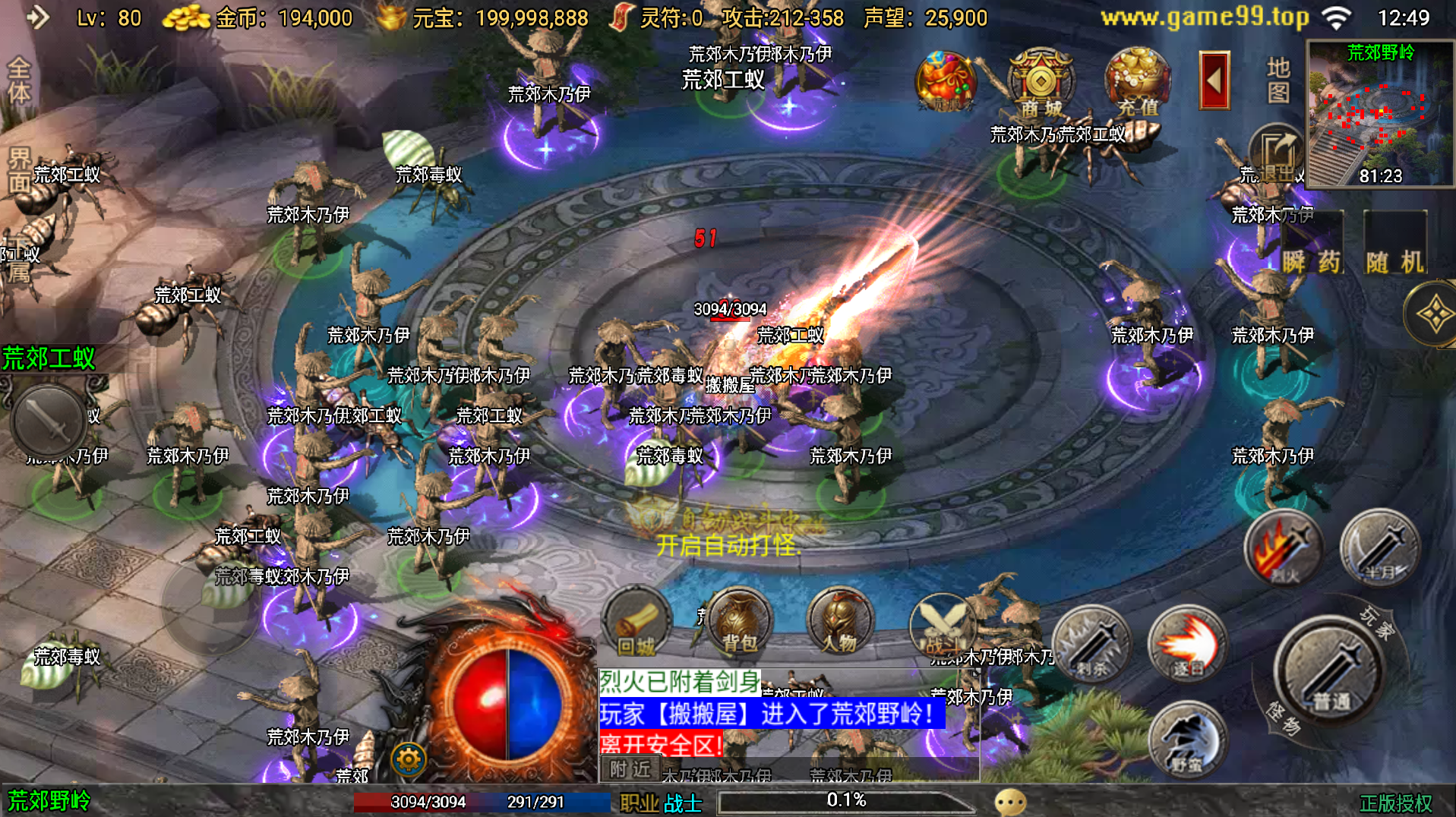Cast the 半月 half-moon sword skill
1456x817 pixels.
[1379, 548]
